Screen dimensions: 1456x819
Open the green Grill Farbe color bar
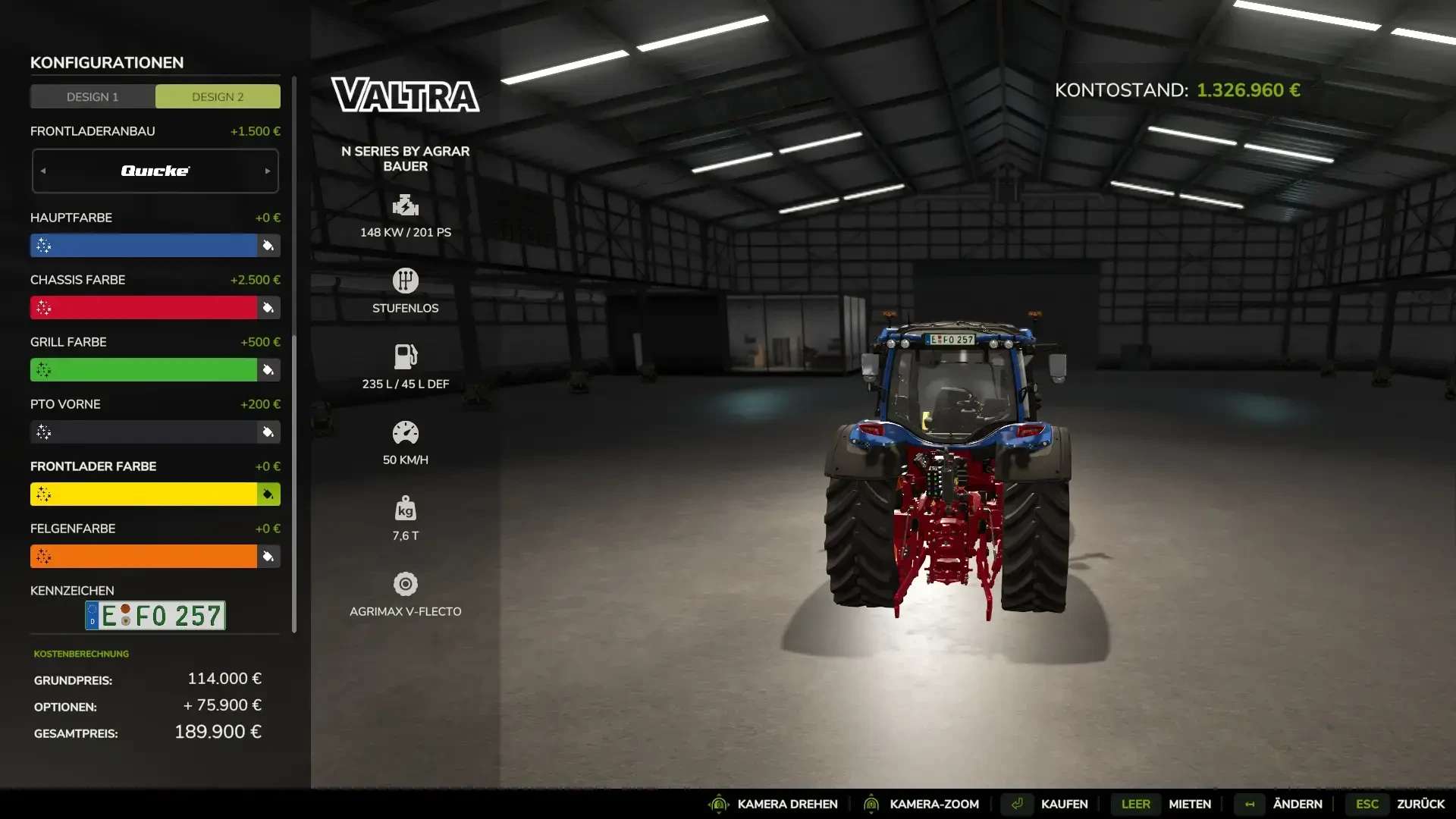point(144,370)
